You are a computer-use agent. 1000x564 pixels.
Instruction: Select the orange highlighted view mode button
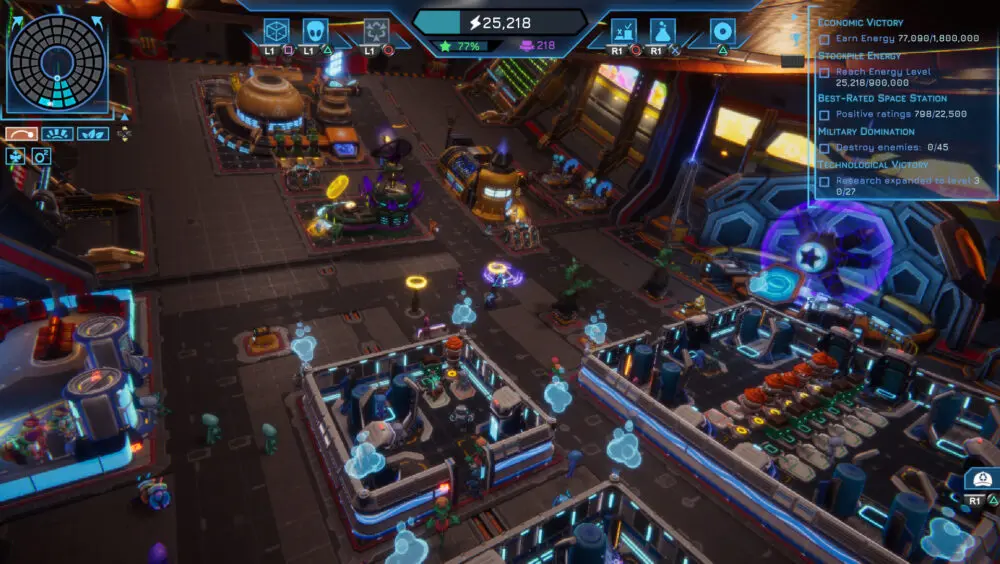tap(22, 134)
